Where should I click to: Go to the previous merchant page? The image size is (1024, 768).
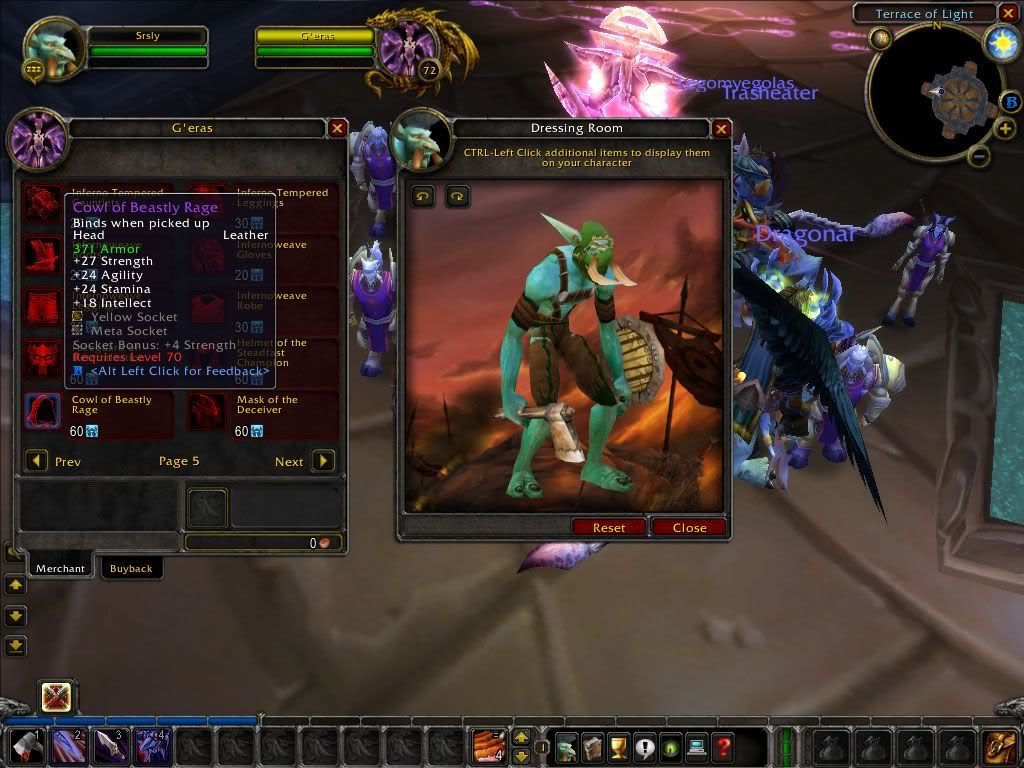[x=36, y=461]
